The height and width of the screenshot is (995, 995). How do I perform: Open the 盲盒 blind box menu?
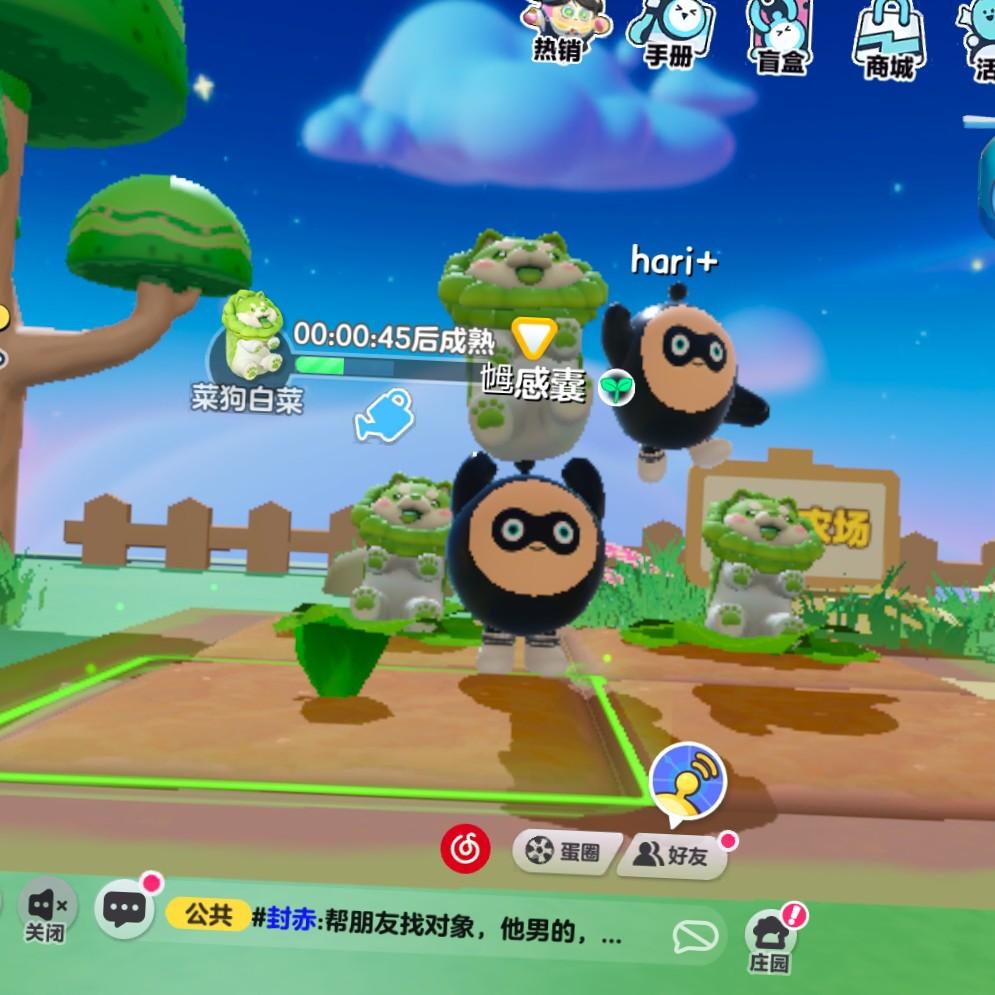[780, 32]
